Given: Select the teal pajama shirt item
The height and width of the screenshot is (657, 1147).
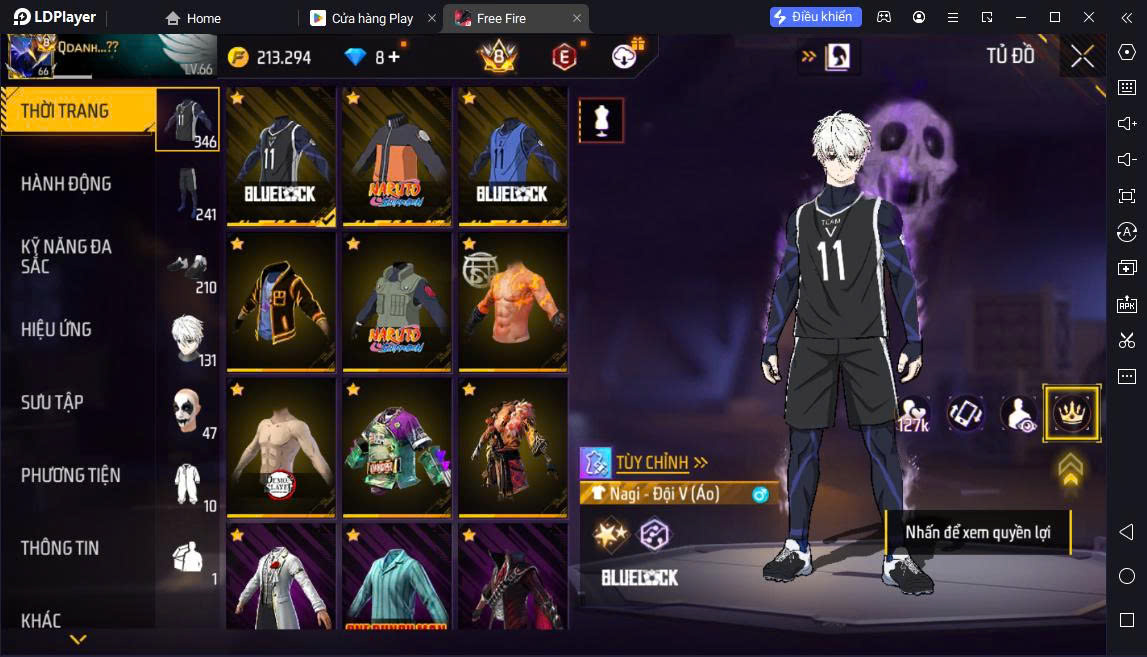Looking at the screenshot, I should pyautogui.click(x=397, y=577).
